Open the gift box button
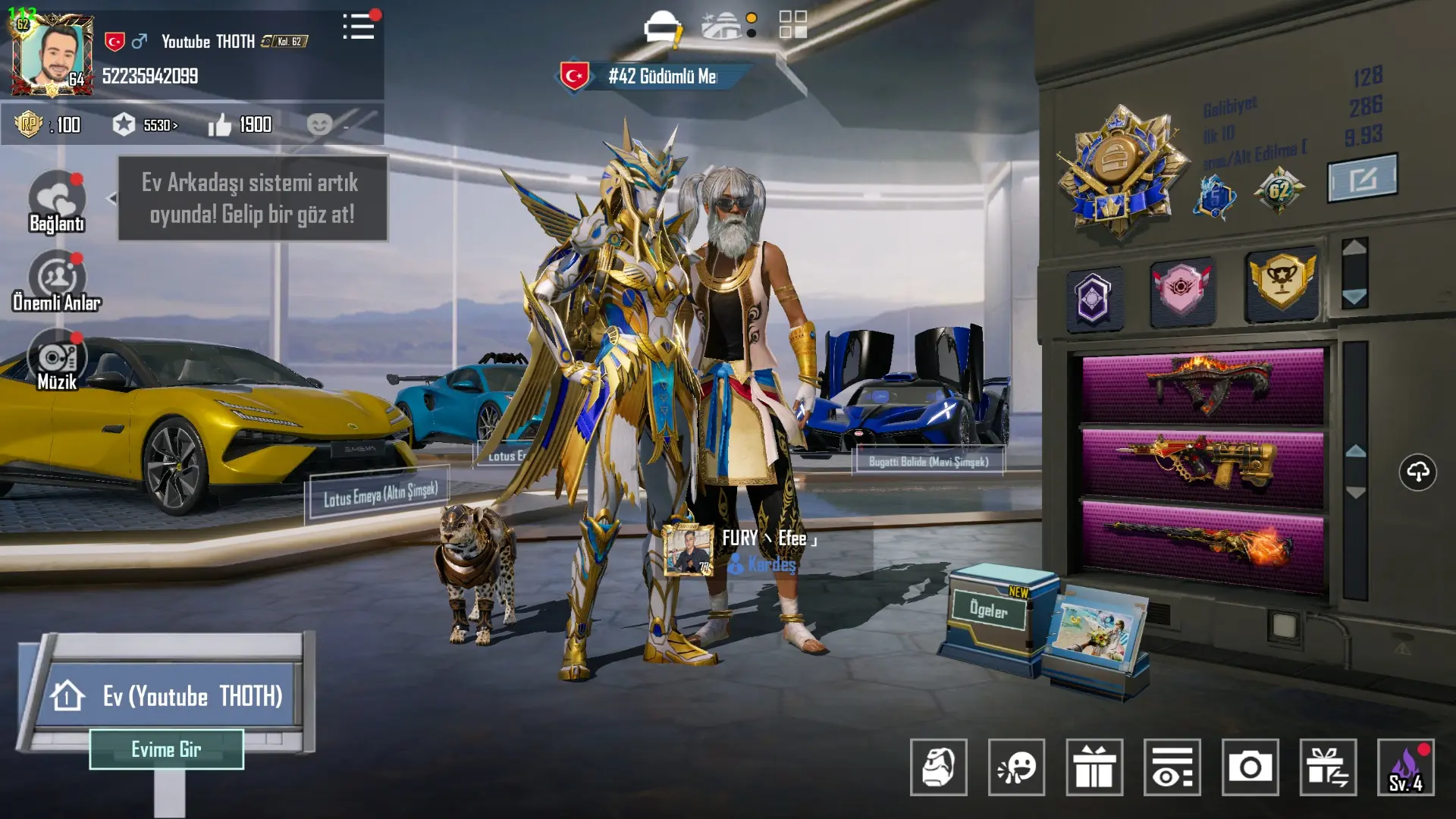The width and height of the screenshot is (1456, 819). click(x=1094, y=767)
